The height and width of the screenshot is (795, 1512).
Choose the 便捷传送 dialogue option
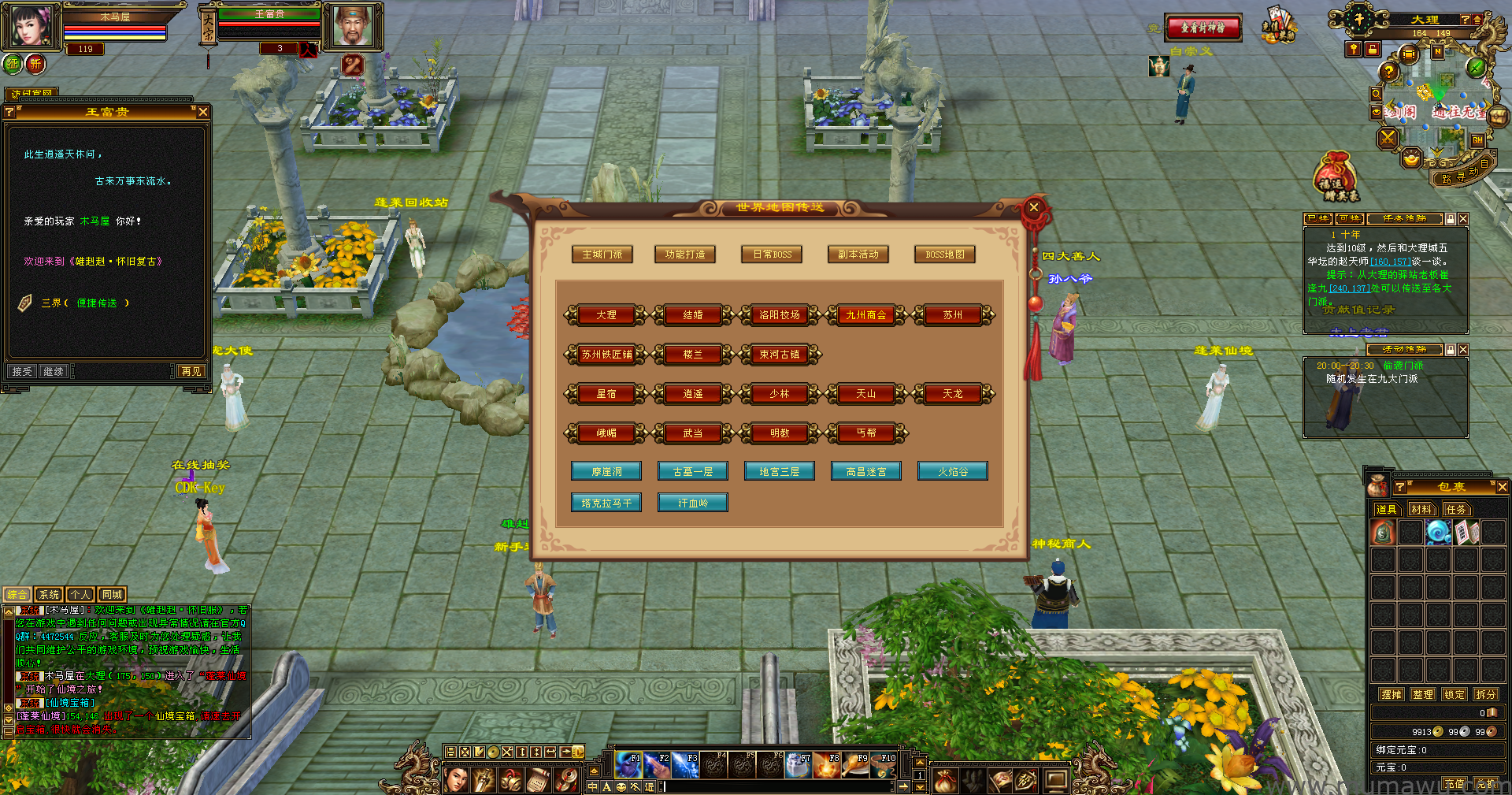coord(97,303)
